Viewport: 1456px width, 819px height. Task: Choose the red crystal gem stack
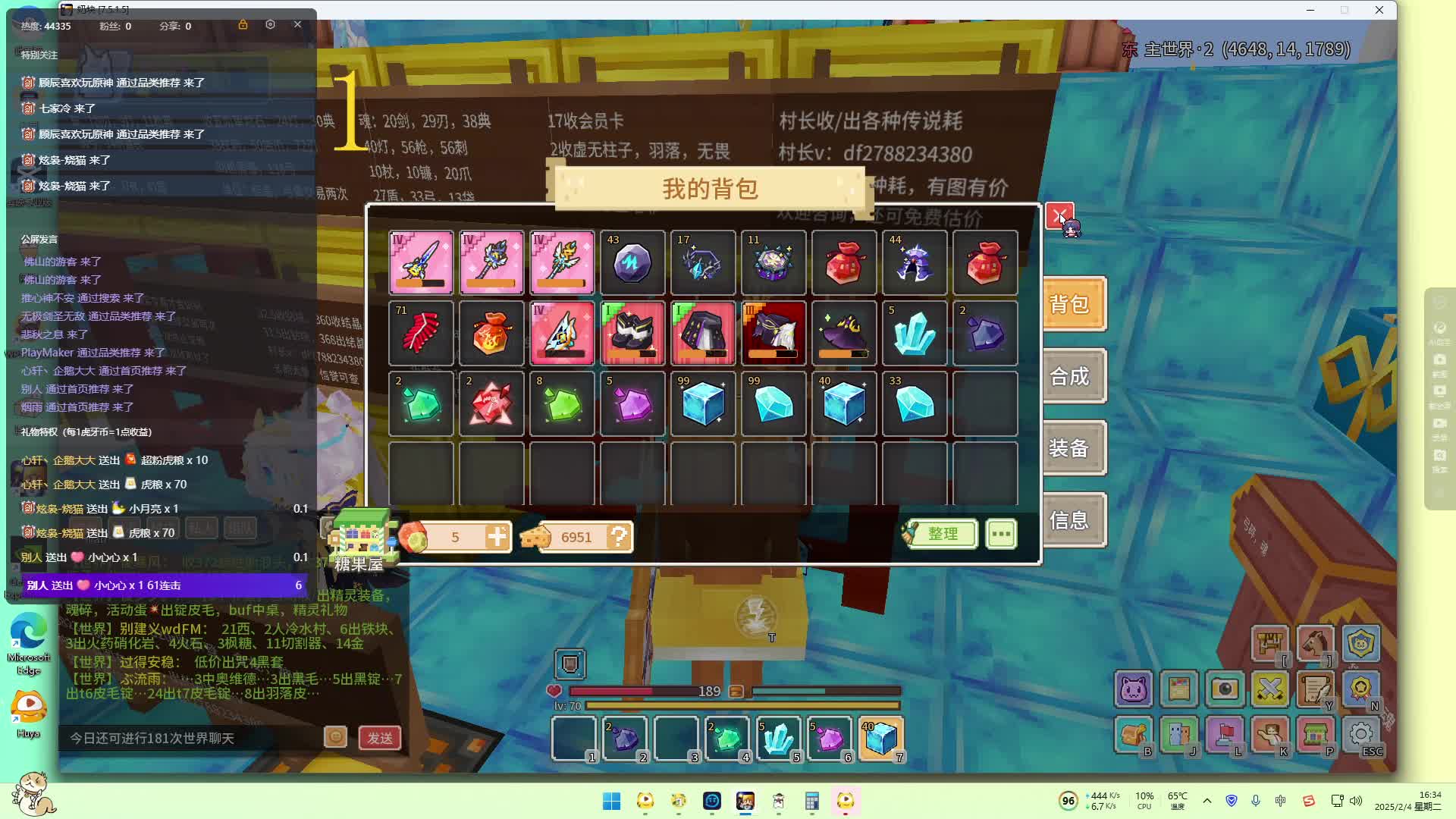pos(491,404)
